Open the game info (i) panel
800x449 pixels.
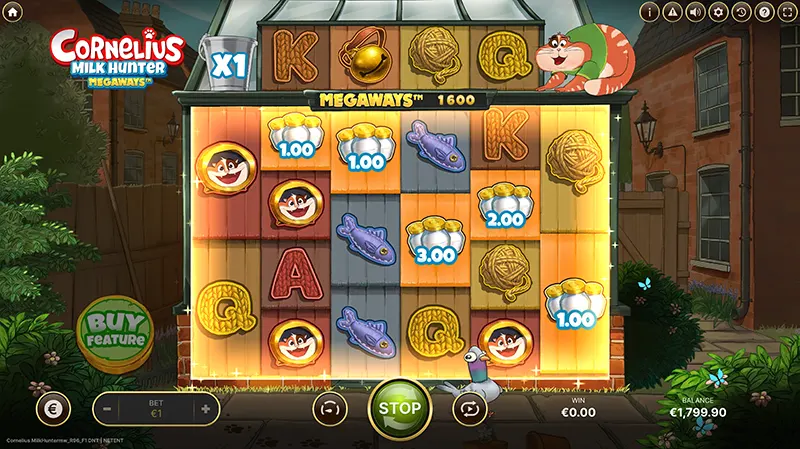coord(651,12)
